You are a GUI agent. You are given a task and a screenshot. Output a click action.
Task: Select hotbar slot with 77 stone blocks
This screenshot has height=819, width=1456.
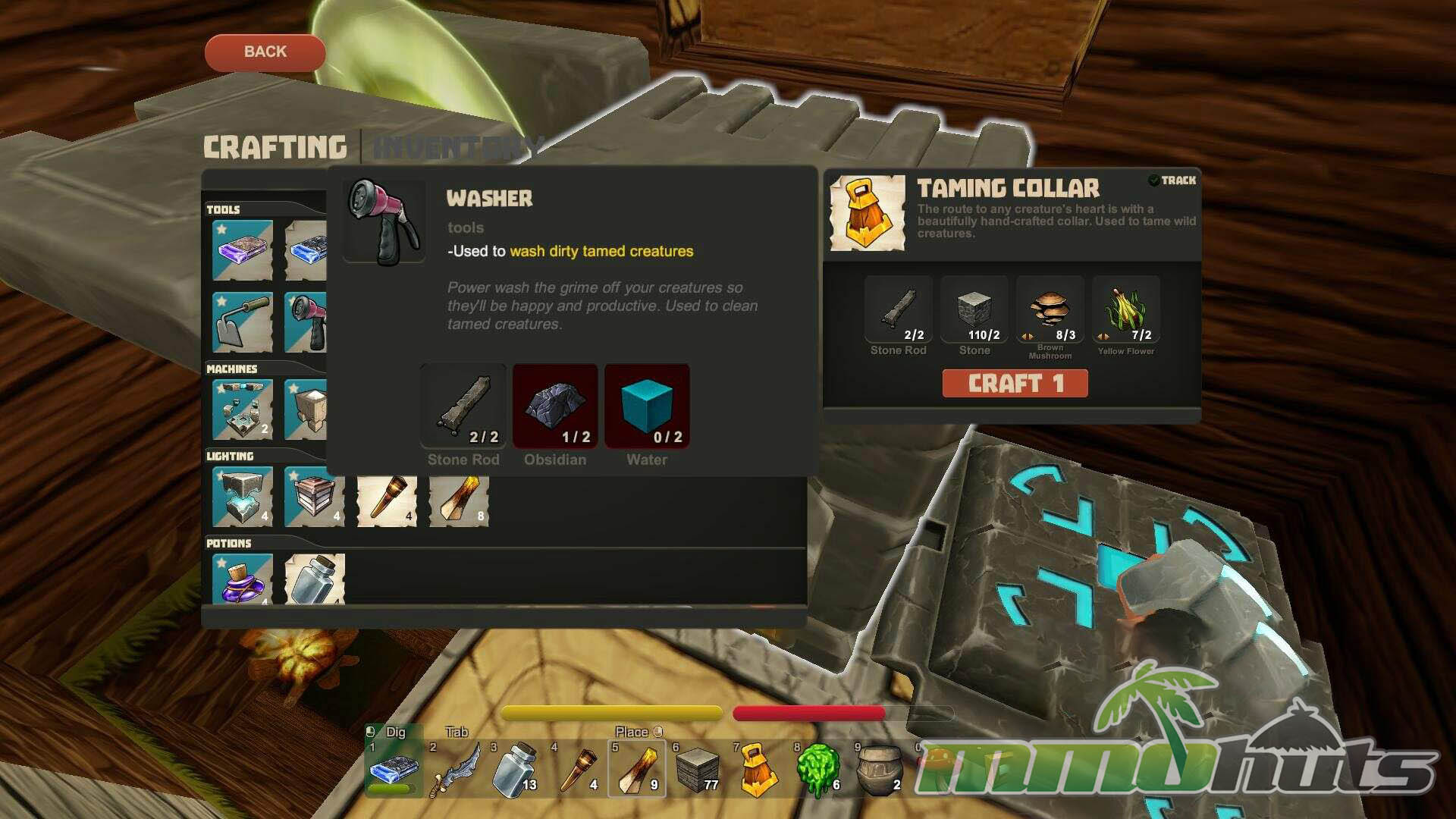(697, 769)
